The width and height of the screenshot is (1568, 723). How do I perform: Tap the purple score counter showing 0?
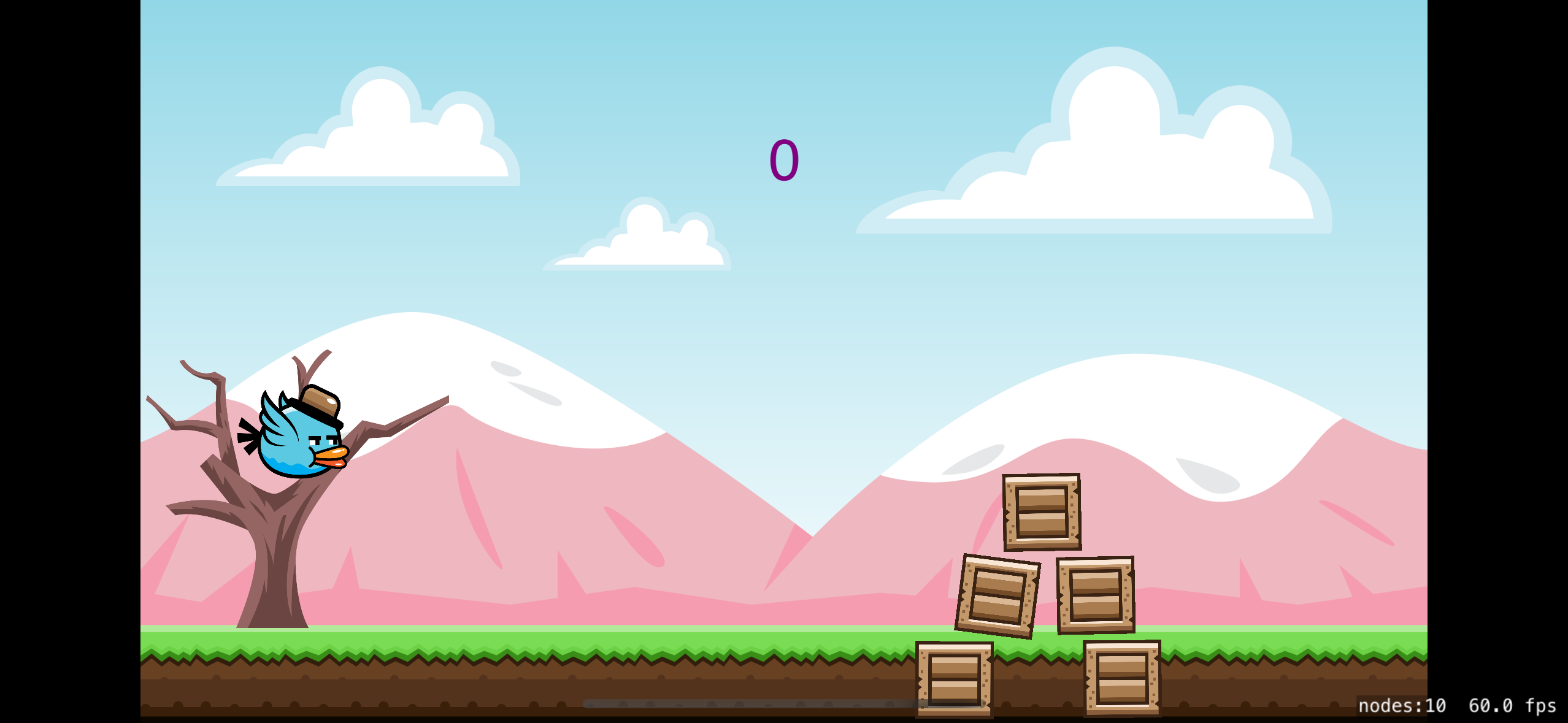[x=785, y=161]
